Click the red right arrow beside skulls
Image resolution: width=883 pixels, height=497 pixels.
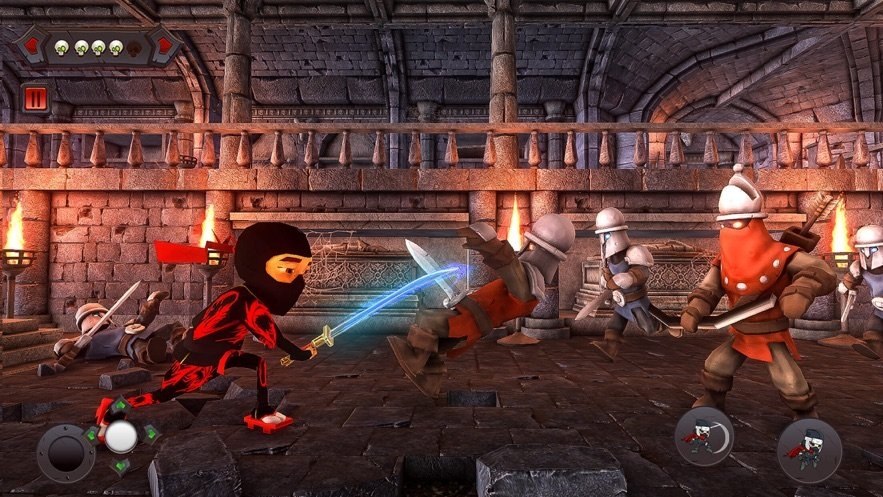coord(162,46)
